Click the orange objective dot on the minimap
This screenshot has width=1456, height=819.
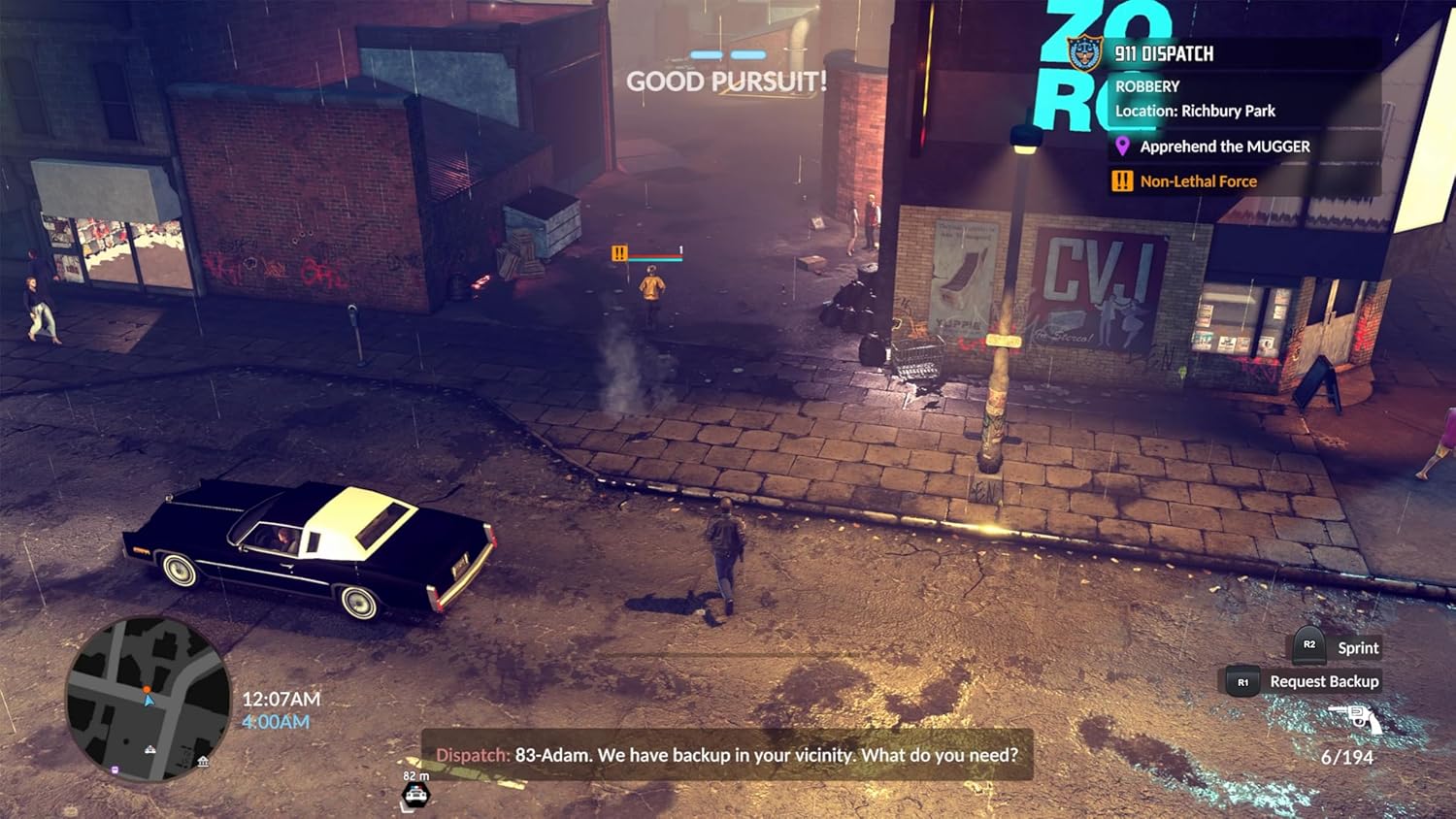point(147,689)
